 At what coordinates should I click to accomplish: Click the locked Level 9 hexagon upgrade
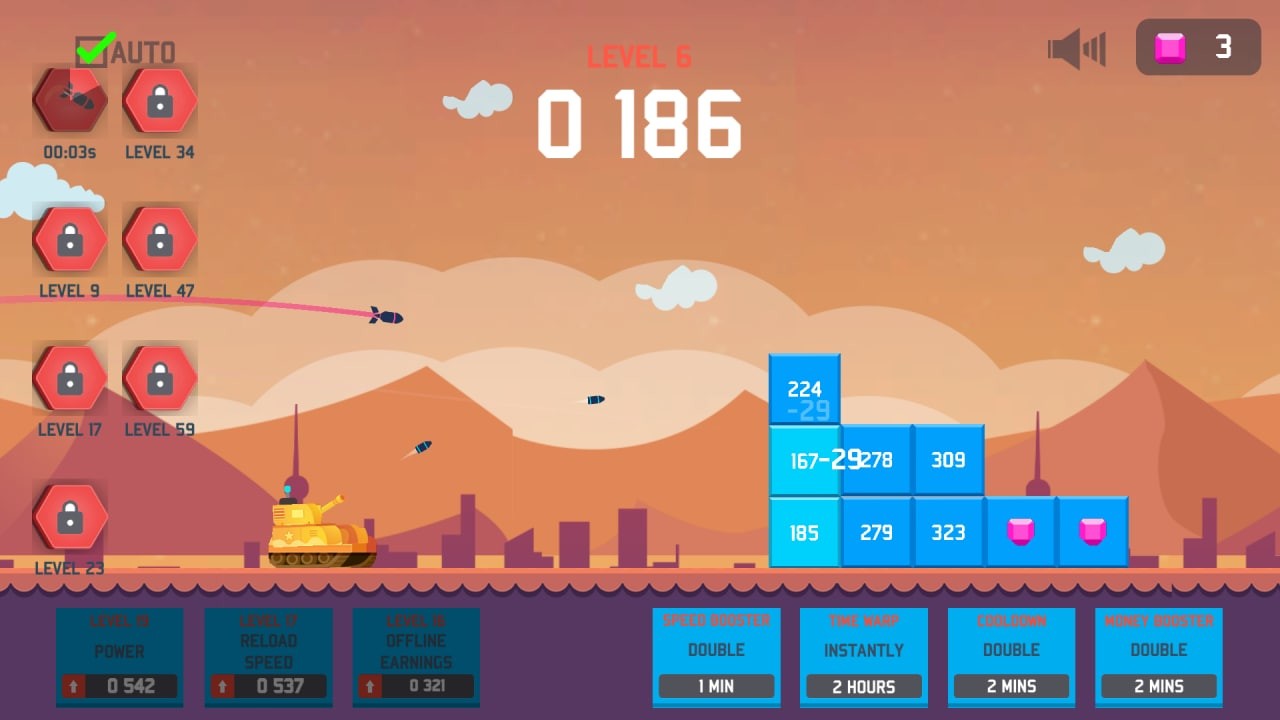[x=70, y=239]
